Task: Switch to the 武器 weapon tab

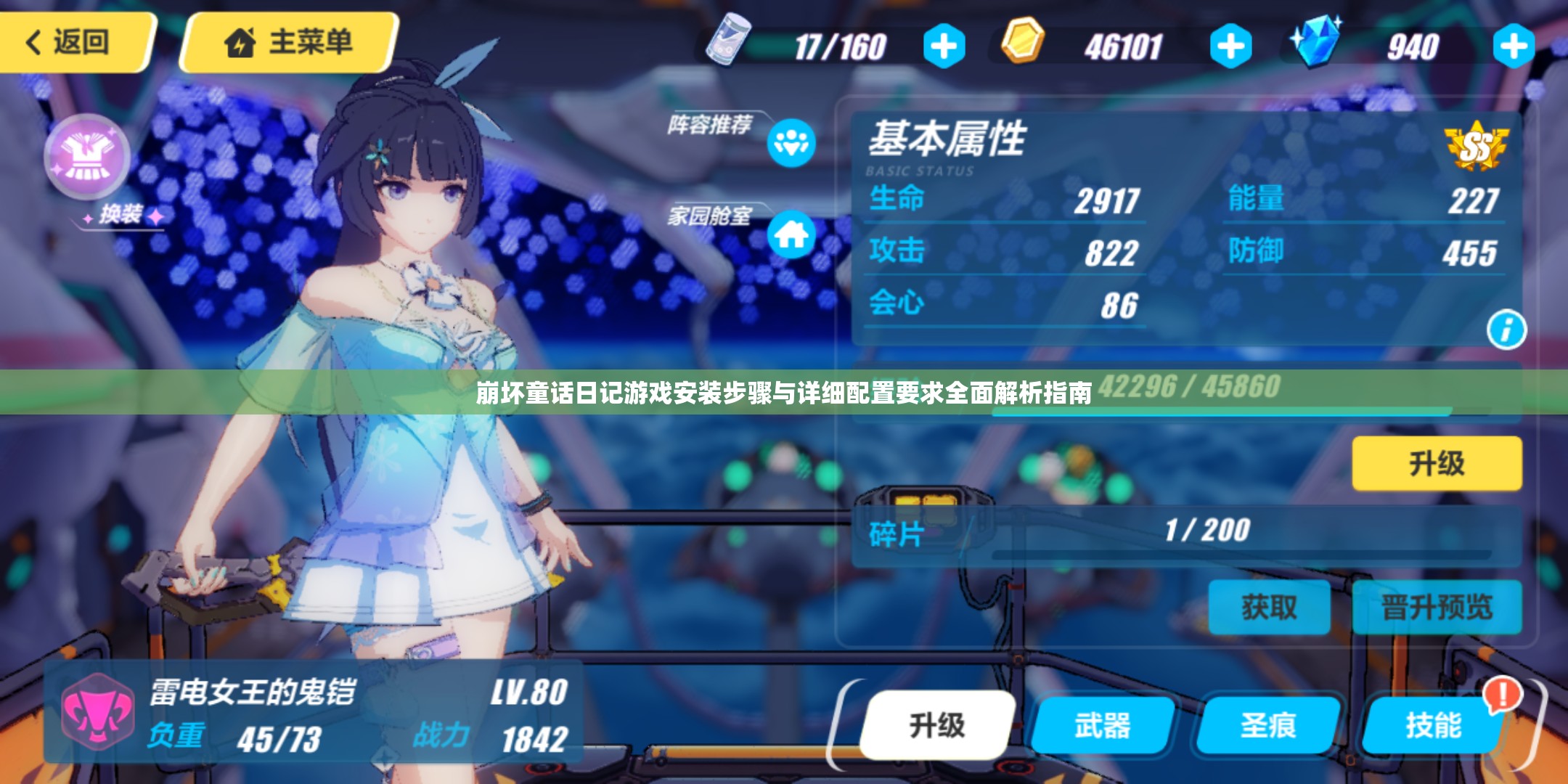Action: [1103, 724]
